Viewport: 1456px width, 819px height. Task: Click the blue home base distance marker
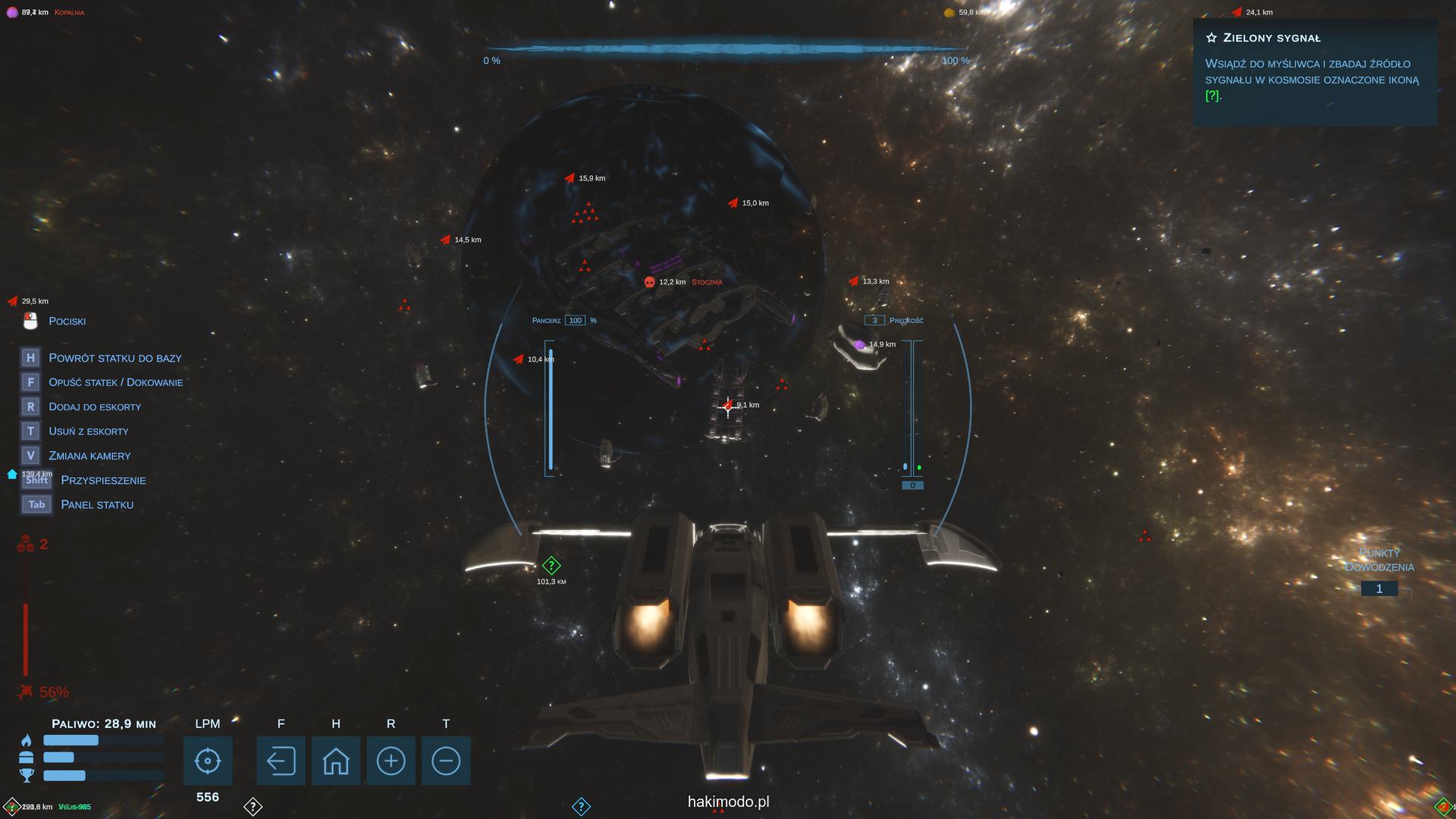tap(12, 475)
